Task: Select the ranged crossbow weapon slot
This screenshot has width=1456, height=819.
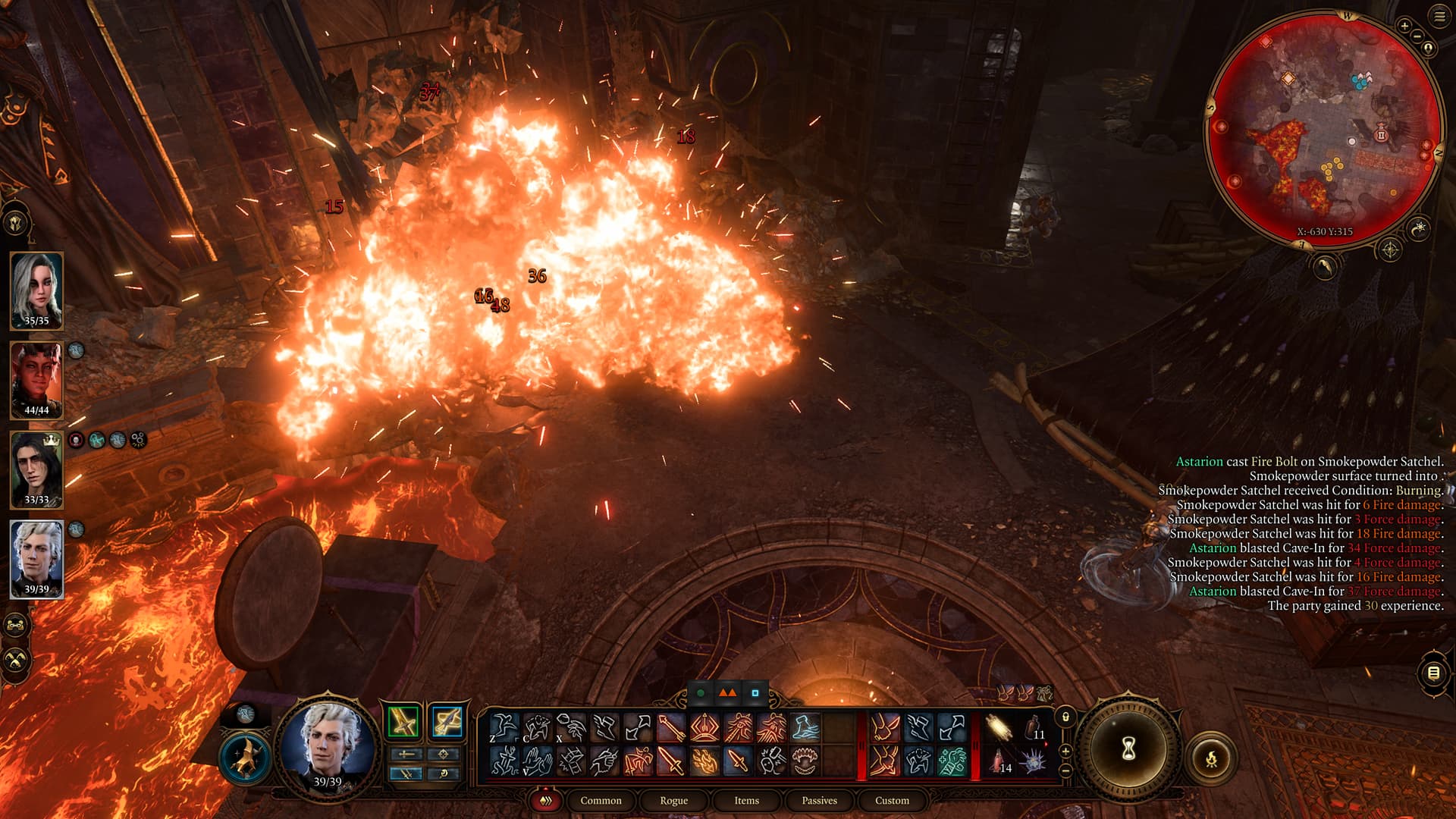Action: (x=447, y=721)
